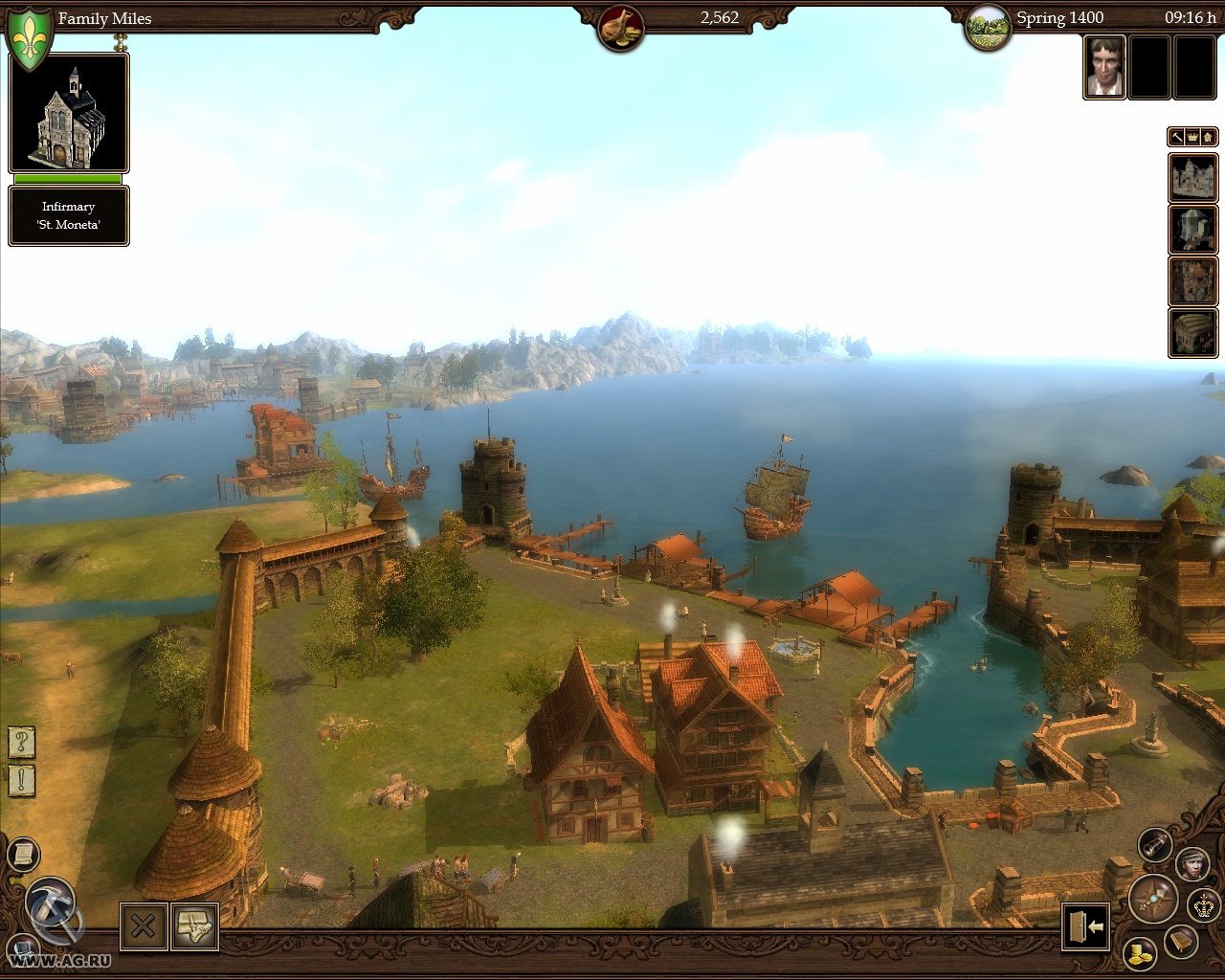Toggle the hammer building category filter
The width and height of the screenshot is (1225, 980).
tap(1177, 136)
